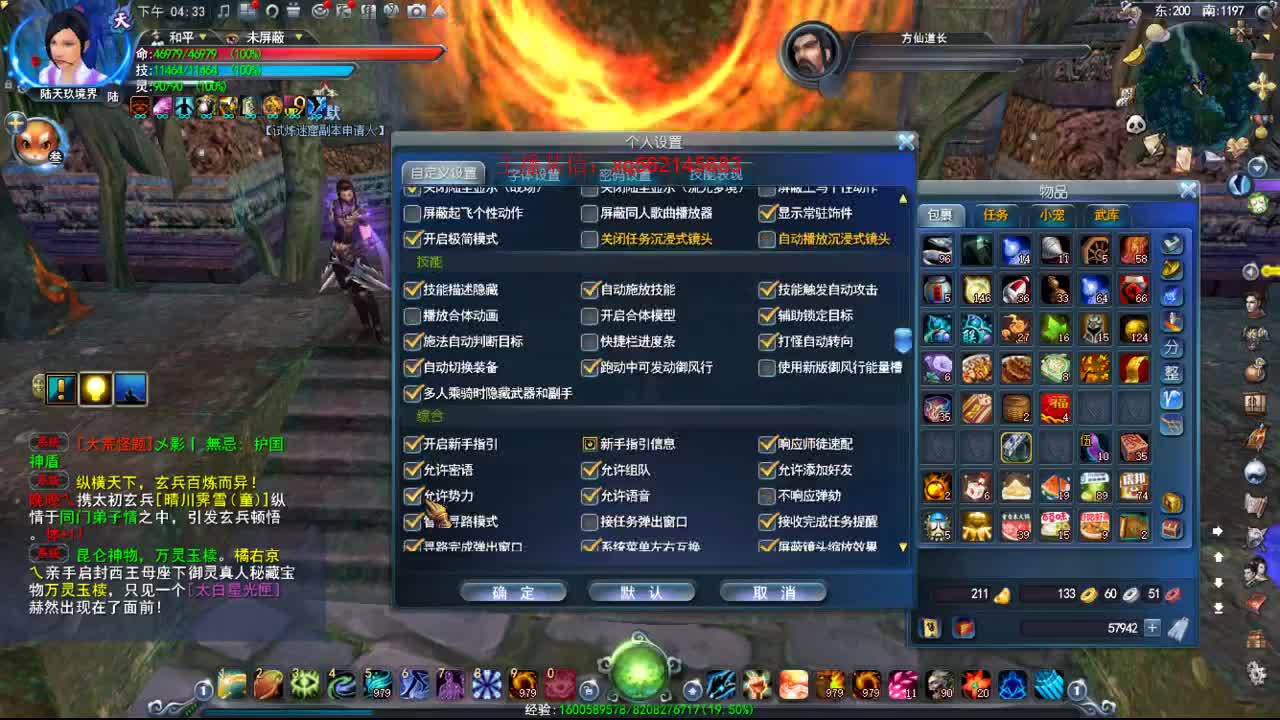Viewport: 1280px width, 720px height.
Task: Switch to the 武库 tab in the item window
Action: [1105, 214]
